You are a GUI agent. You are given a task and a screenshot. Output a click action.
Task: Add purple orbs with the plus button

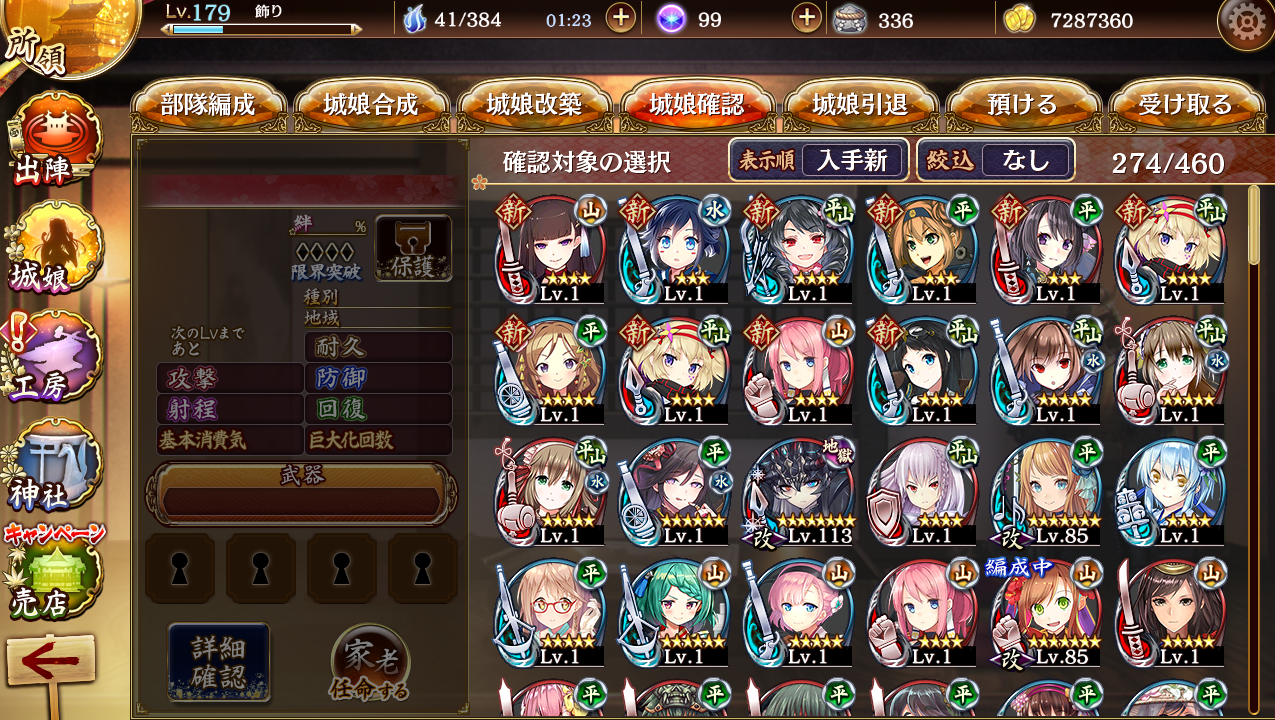[x=806, y=18]
